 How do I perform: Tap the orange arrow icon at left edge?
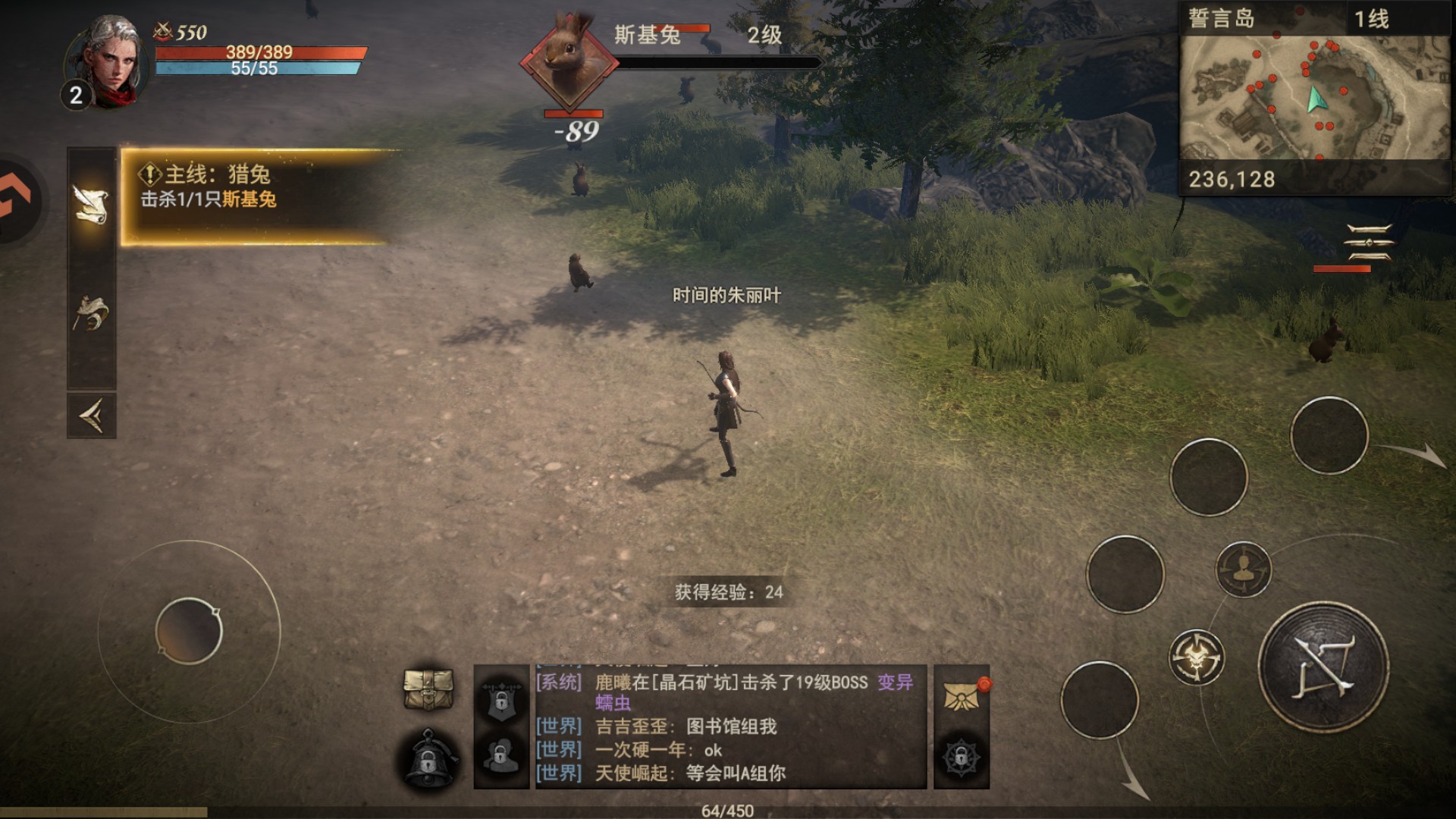tap(15, 201)
